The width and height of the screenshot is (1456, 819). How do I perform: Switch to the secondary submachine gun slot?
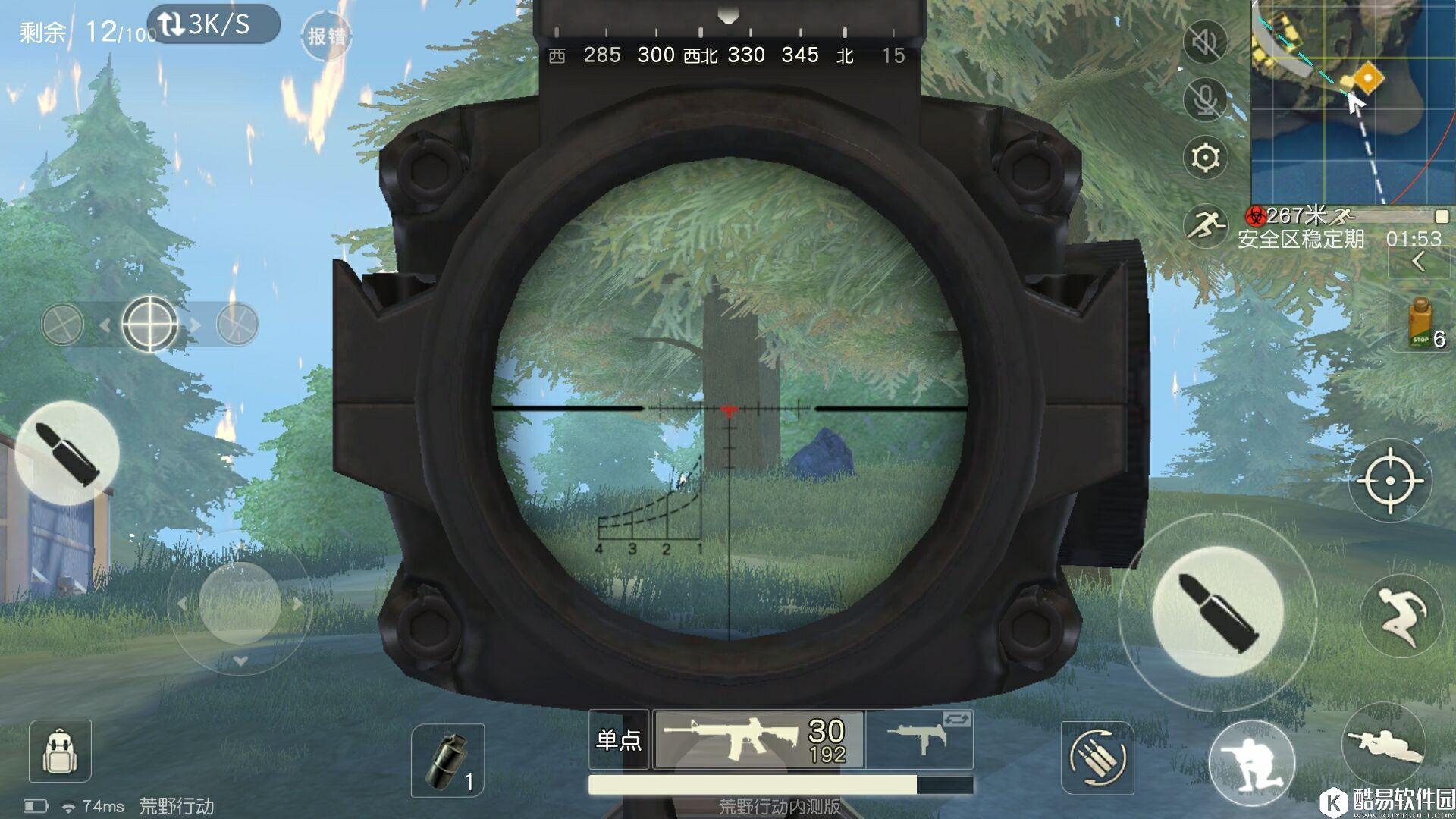point(920,739)
